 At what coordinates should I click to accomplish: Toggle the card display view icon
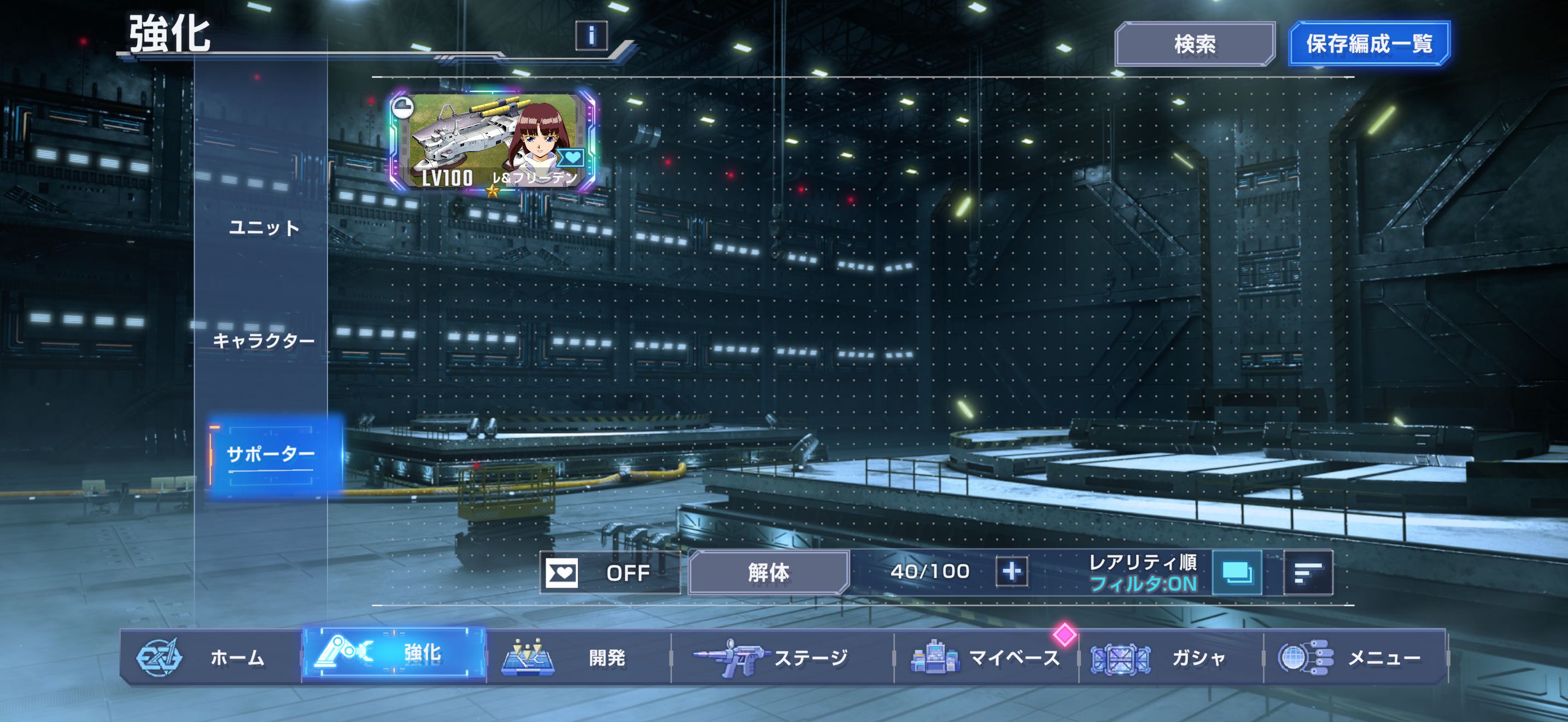(x=1237, y=572)
